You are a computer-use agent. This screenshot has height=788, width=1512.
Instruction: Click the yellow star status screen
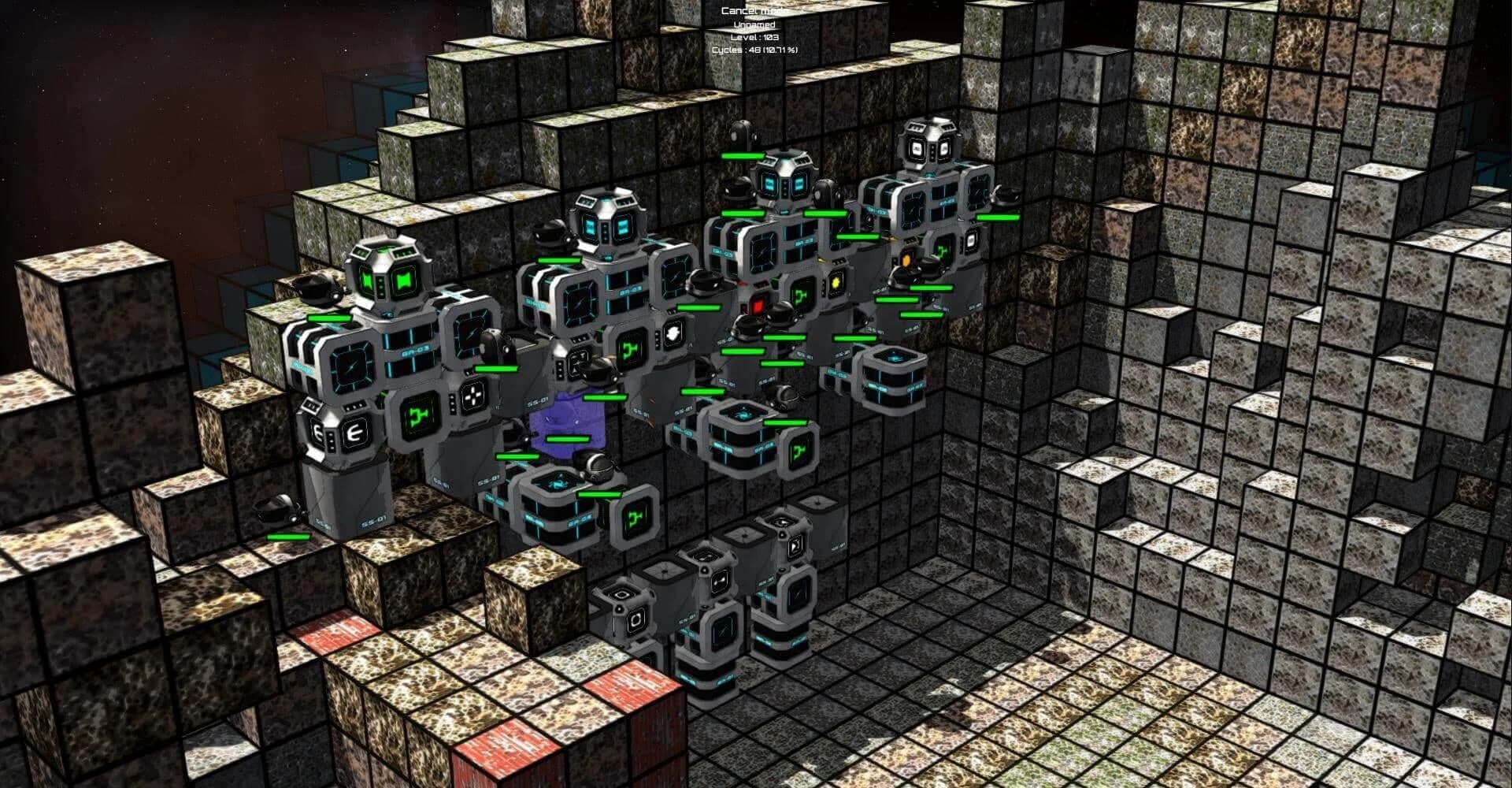pos(836,283)
